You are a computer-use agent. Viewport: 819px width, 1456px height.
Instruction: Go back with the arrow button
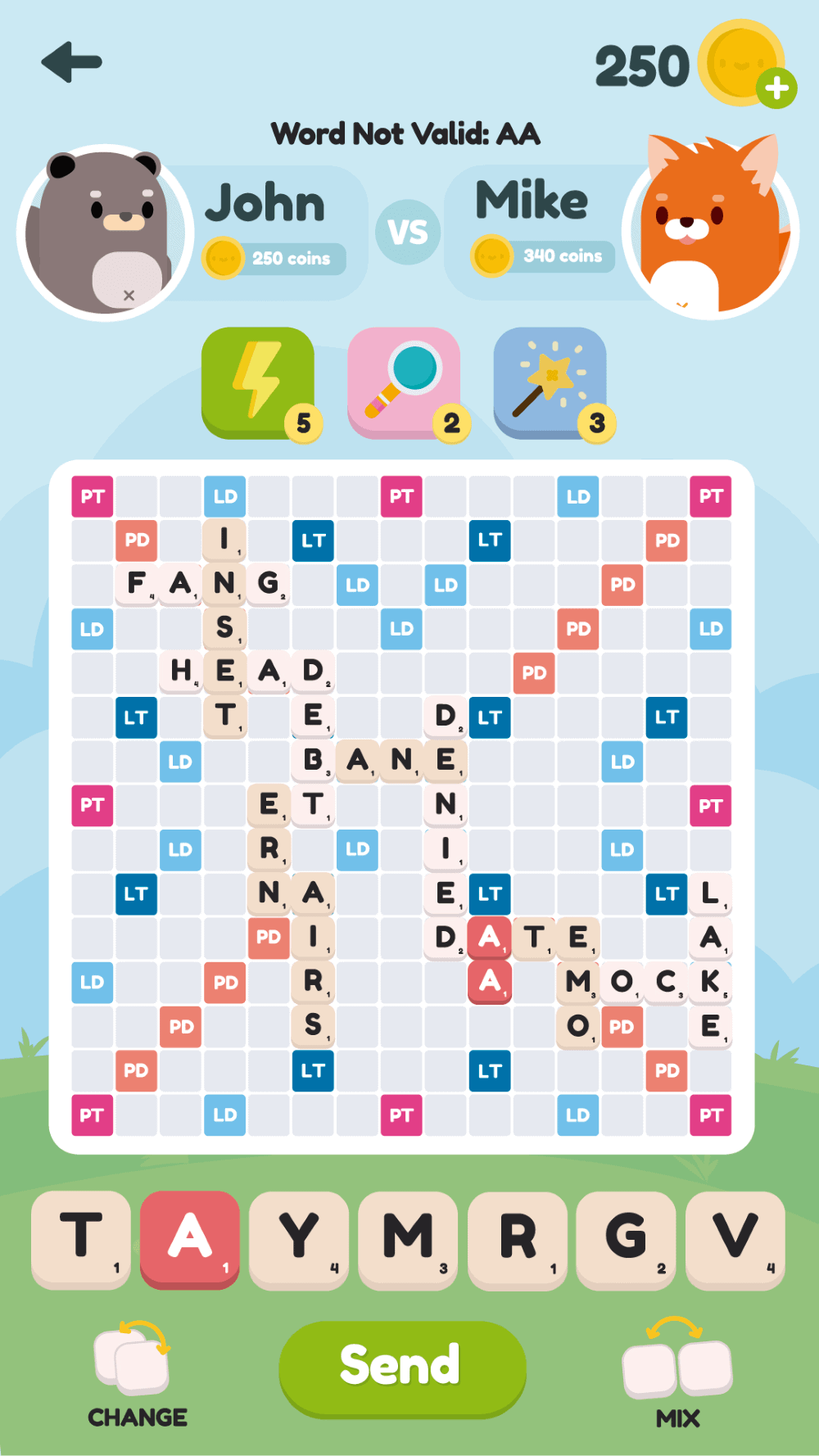coord(72,62)
